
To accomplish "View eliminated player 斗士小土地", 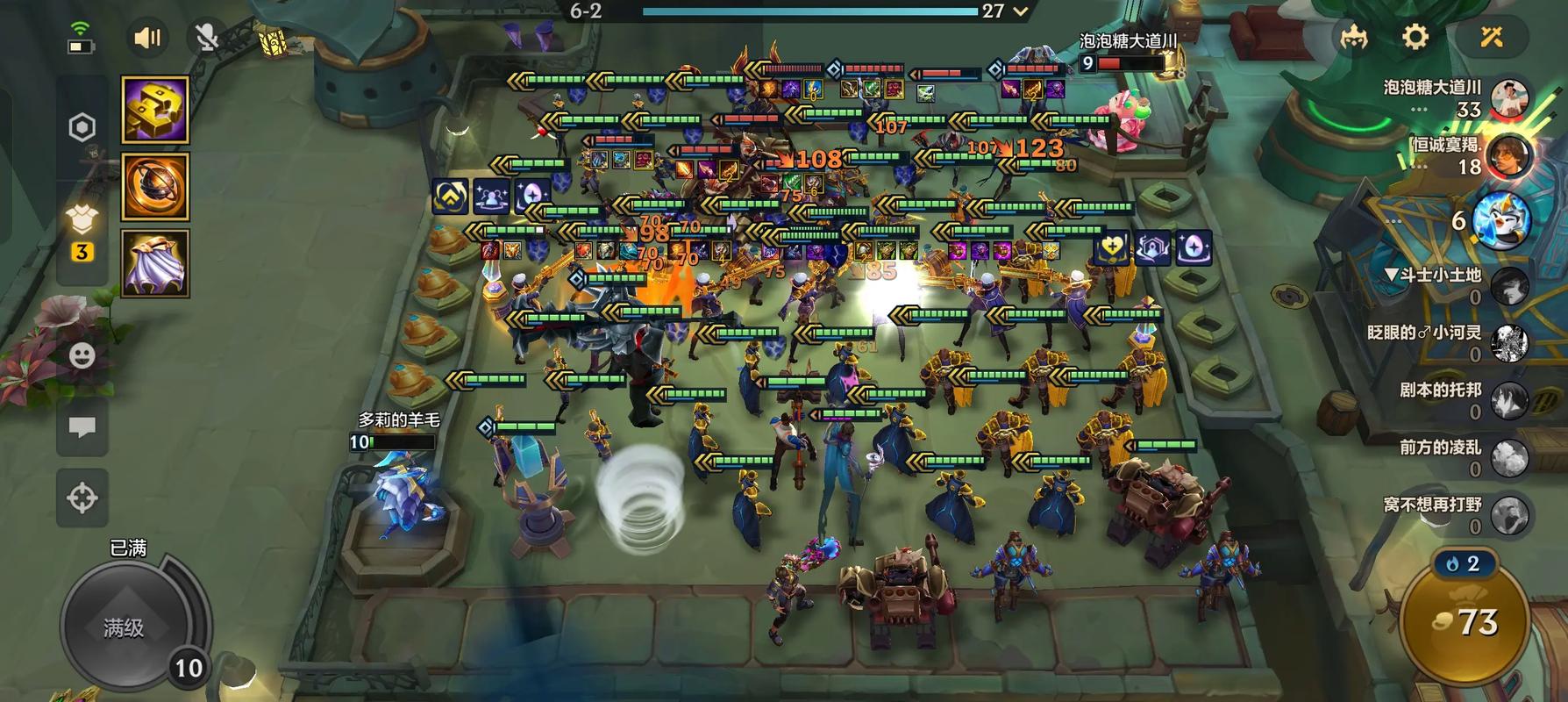I will 1509,285.
